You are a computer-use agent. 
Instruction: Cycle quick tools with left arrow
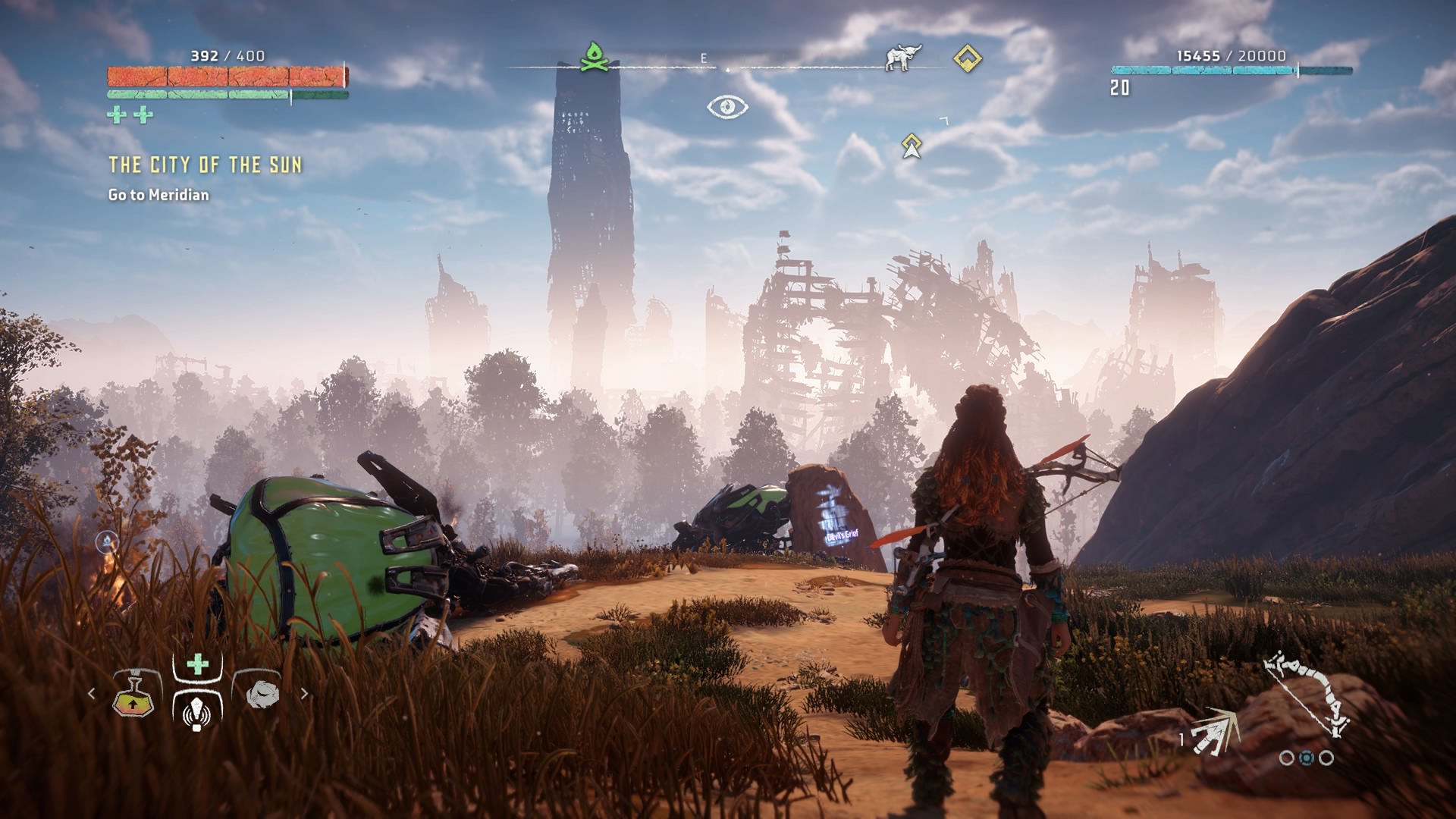pos(92,693)
